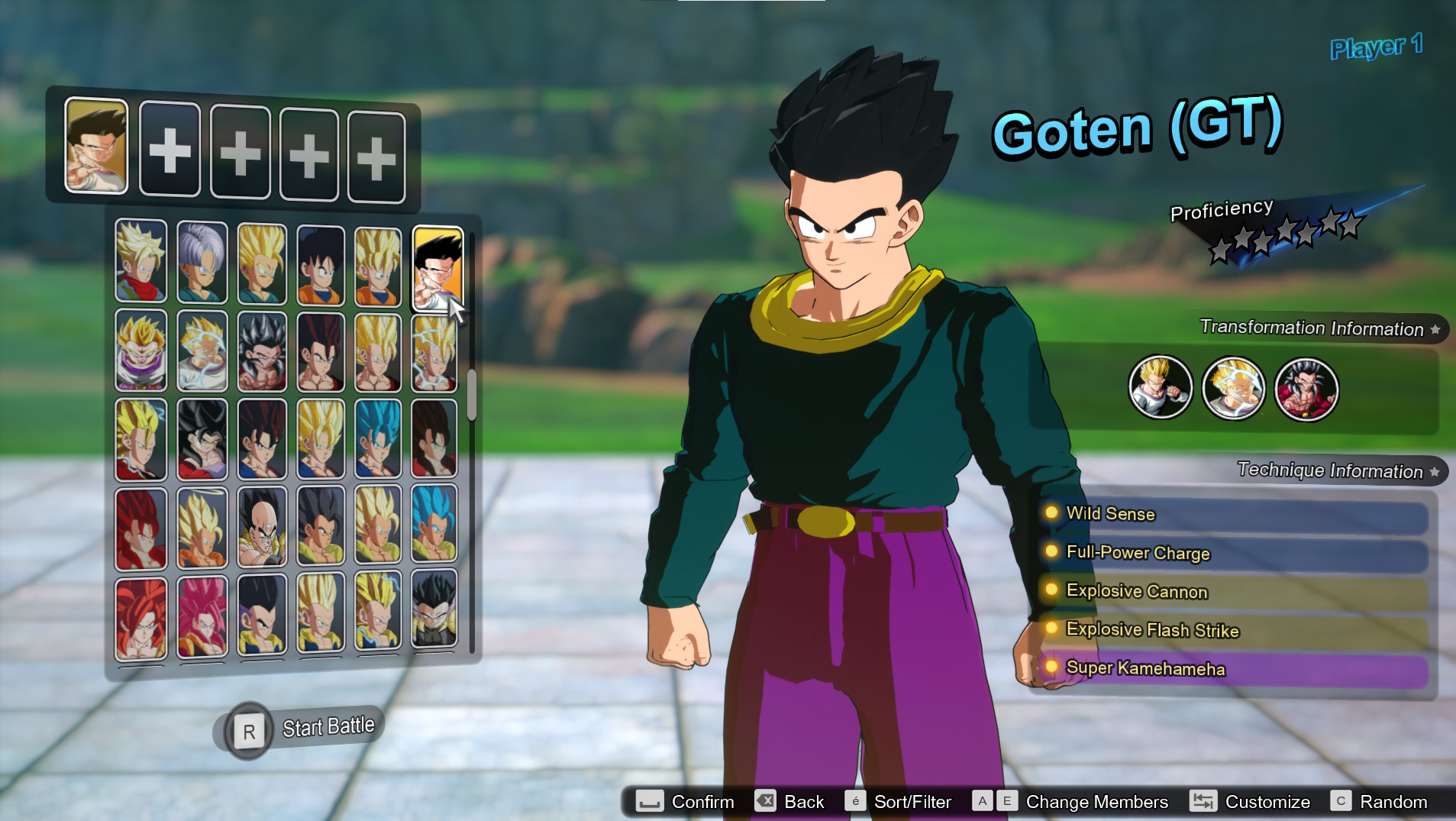
Task: Click Goten's portrait in the first team slot
Action: 97,148
